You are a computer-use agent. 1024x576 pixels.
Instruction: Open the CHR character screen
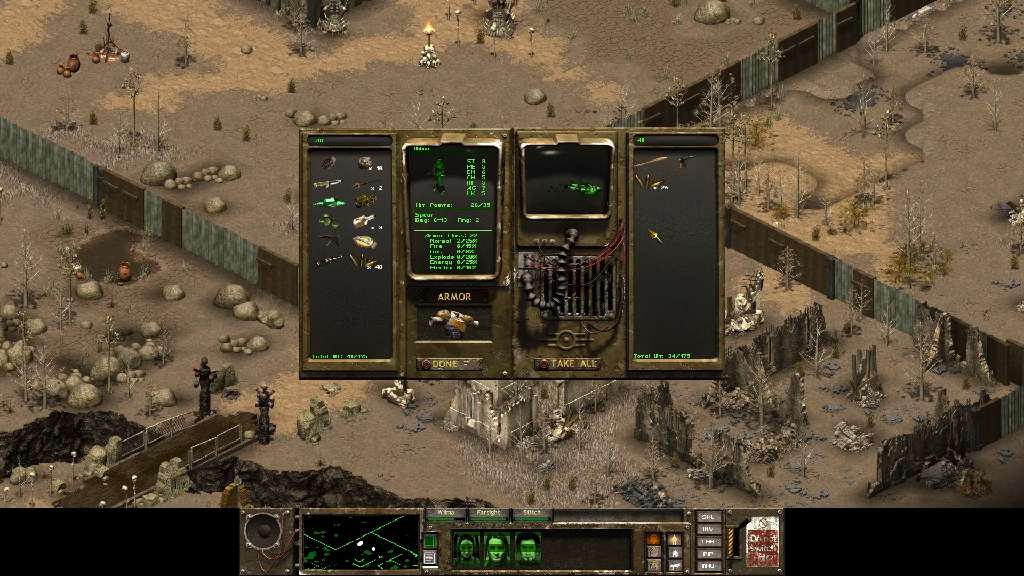coord(708,517)
